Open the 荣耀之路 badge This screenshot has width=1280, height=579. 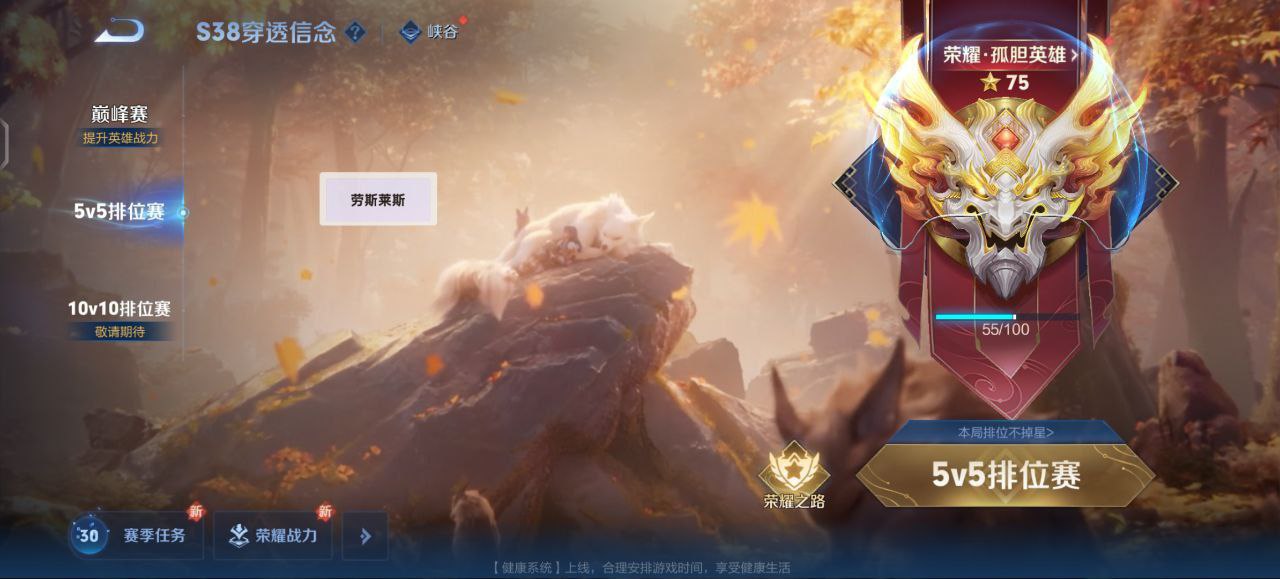(794, 477)
